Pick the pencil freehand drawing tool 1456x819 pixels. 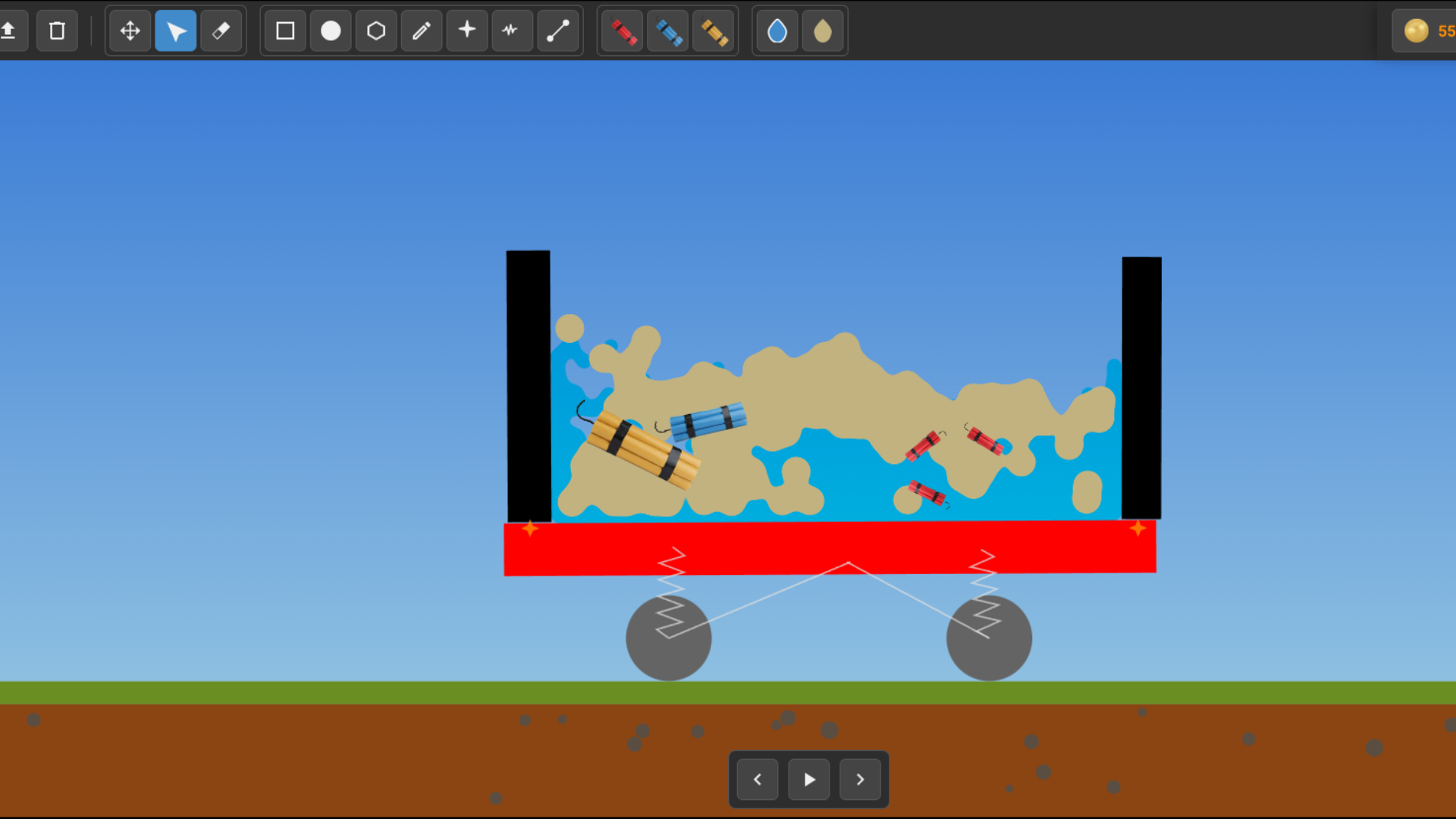click(x=422, y=31)
